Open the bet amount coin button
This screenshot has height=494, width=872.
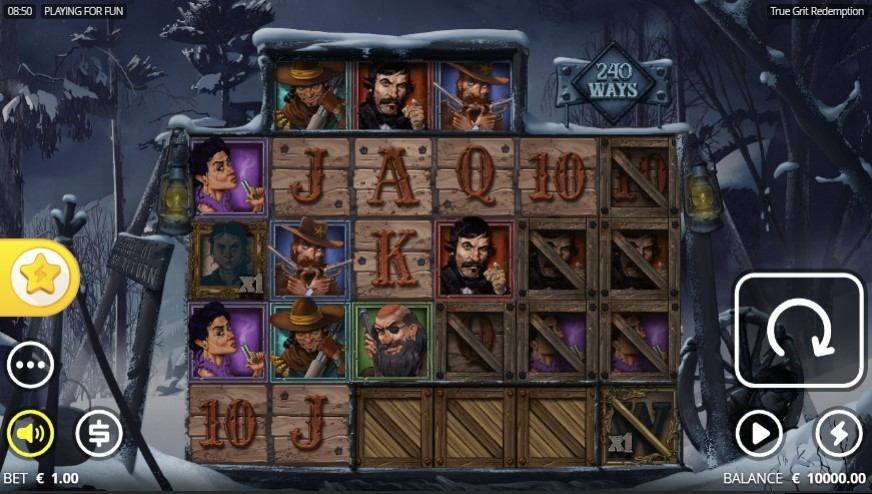[99, 433]
